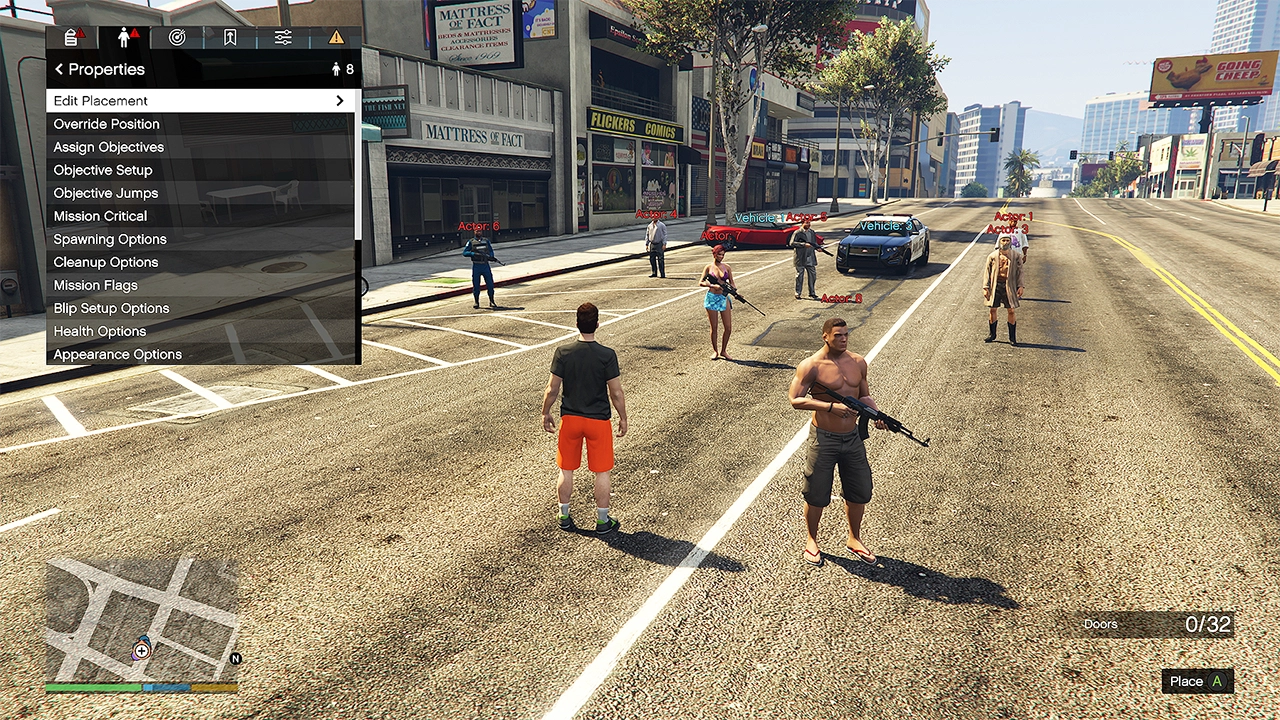Image resolution: width=1280 pixels, height=720 pixels.
Task: Select Spawning Options
Action: 110,239
